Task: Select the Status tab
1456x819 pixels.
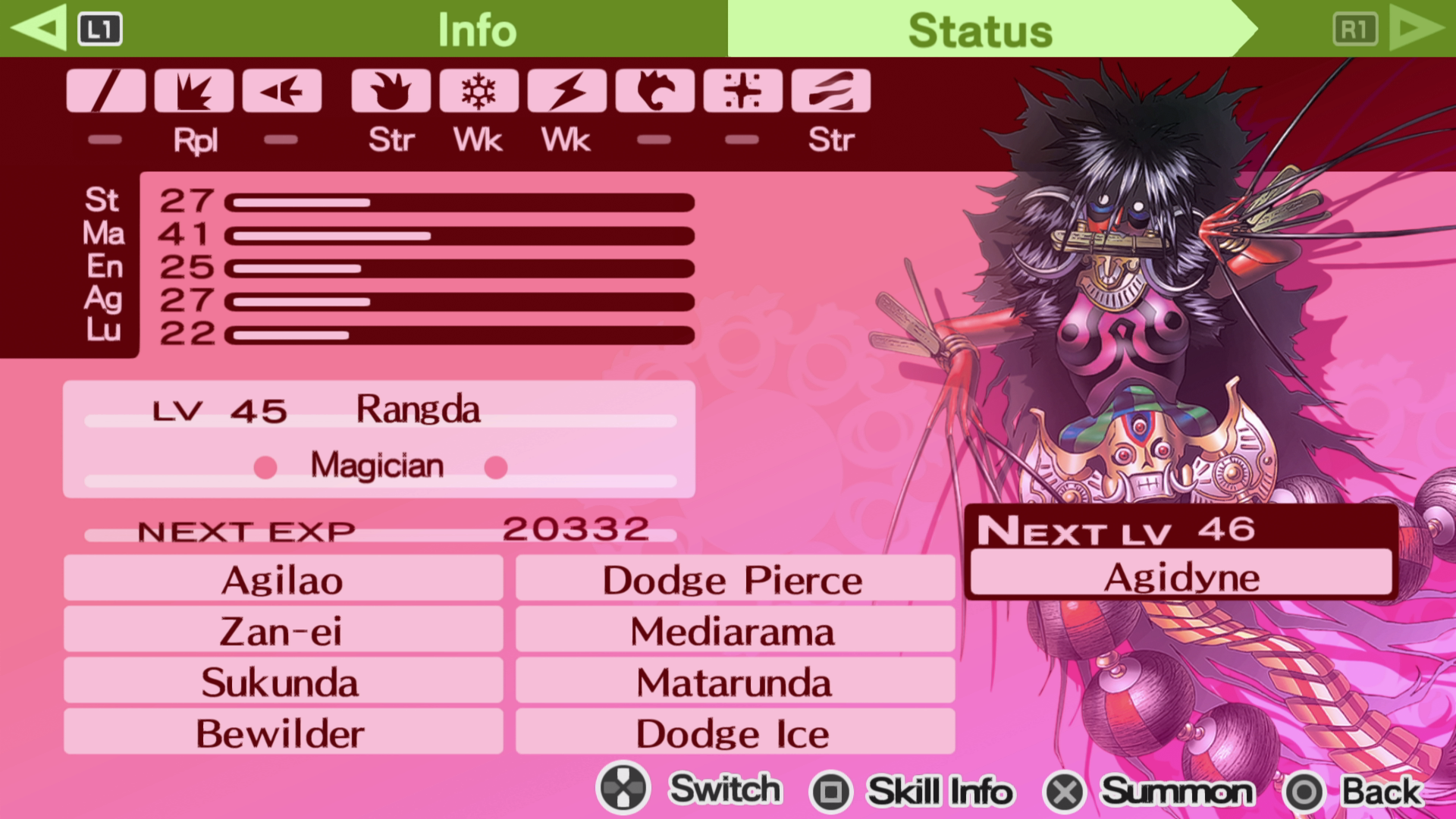Action: coord(980,29)
